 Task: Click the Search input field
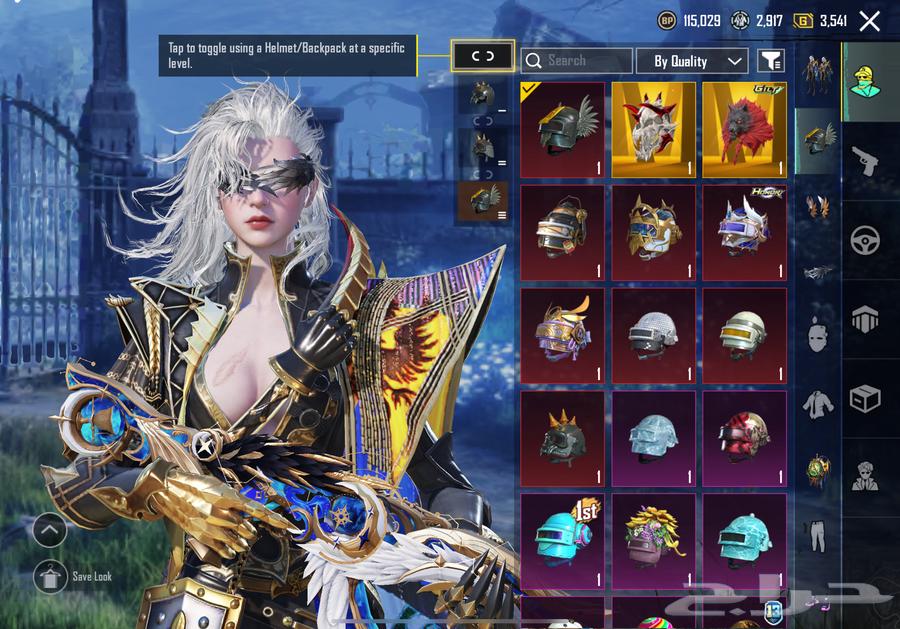(x=577, y=61)
